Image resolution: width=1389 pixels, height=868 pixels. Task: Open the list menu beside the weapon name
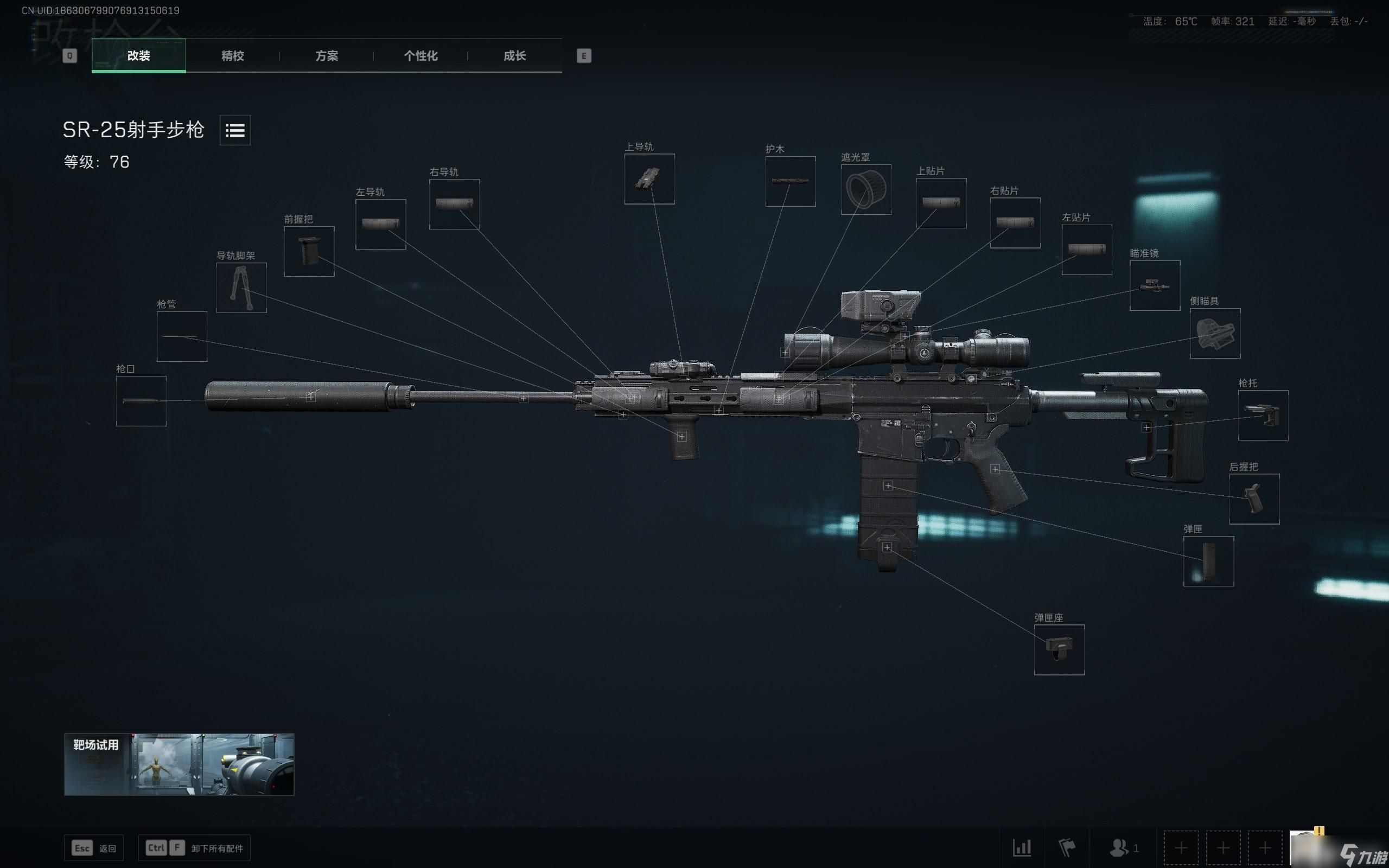[x=235, y=130]
